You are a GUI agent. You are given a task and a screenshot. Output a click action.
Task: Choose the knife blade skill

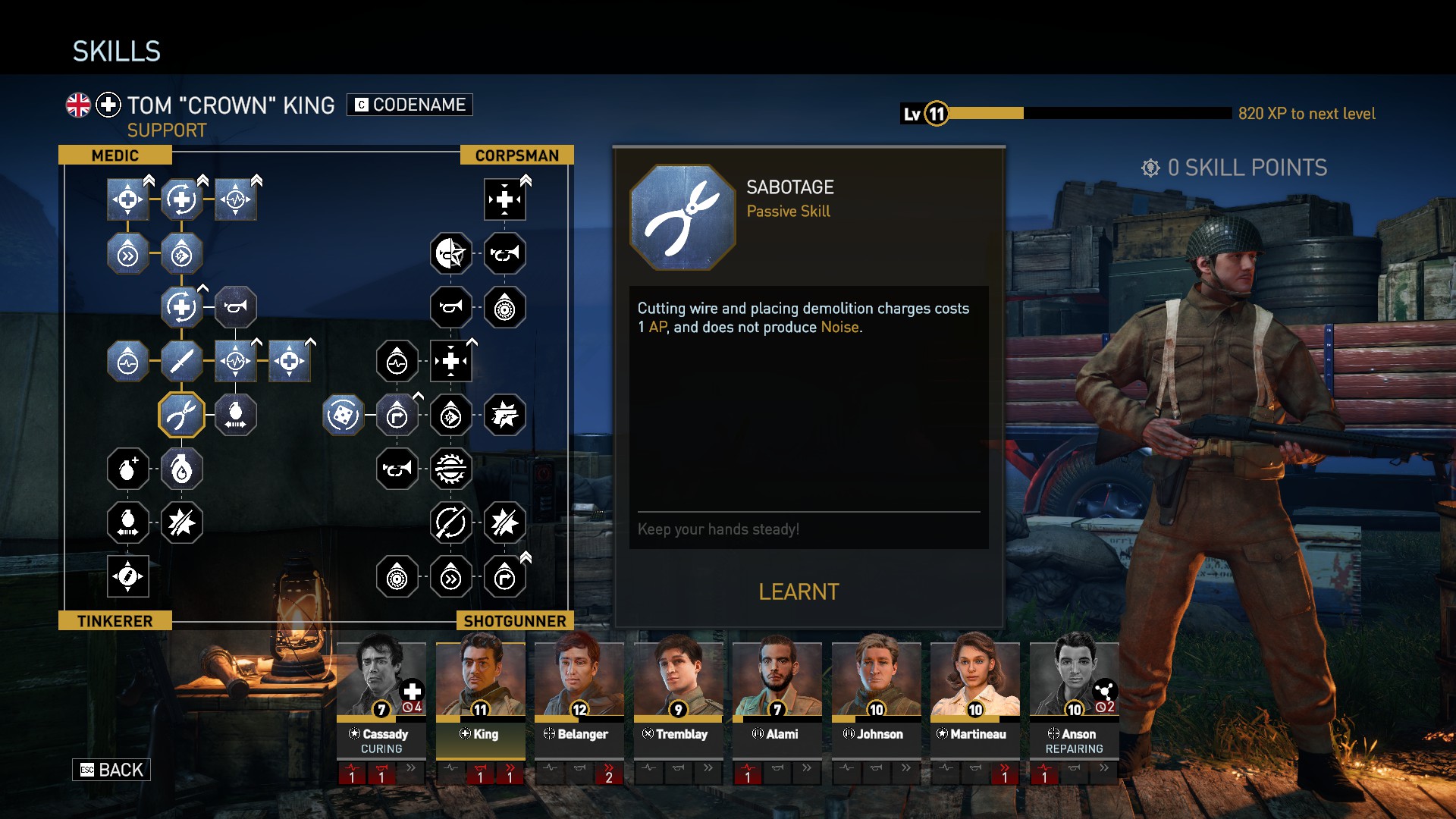point(181,361)
